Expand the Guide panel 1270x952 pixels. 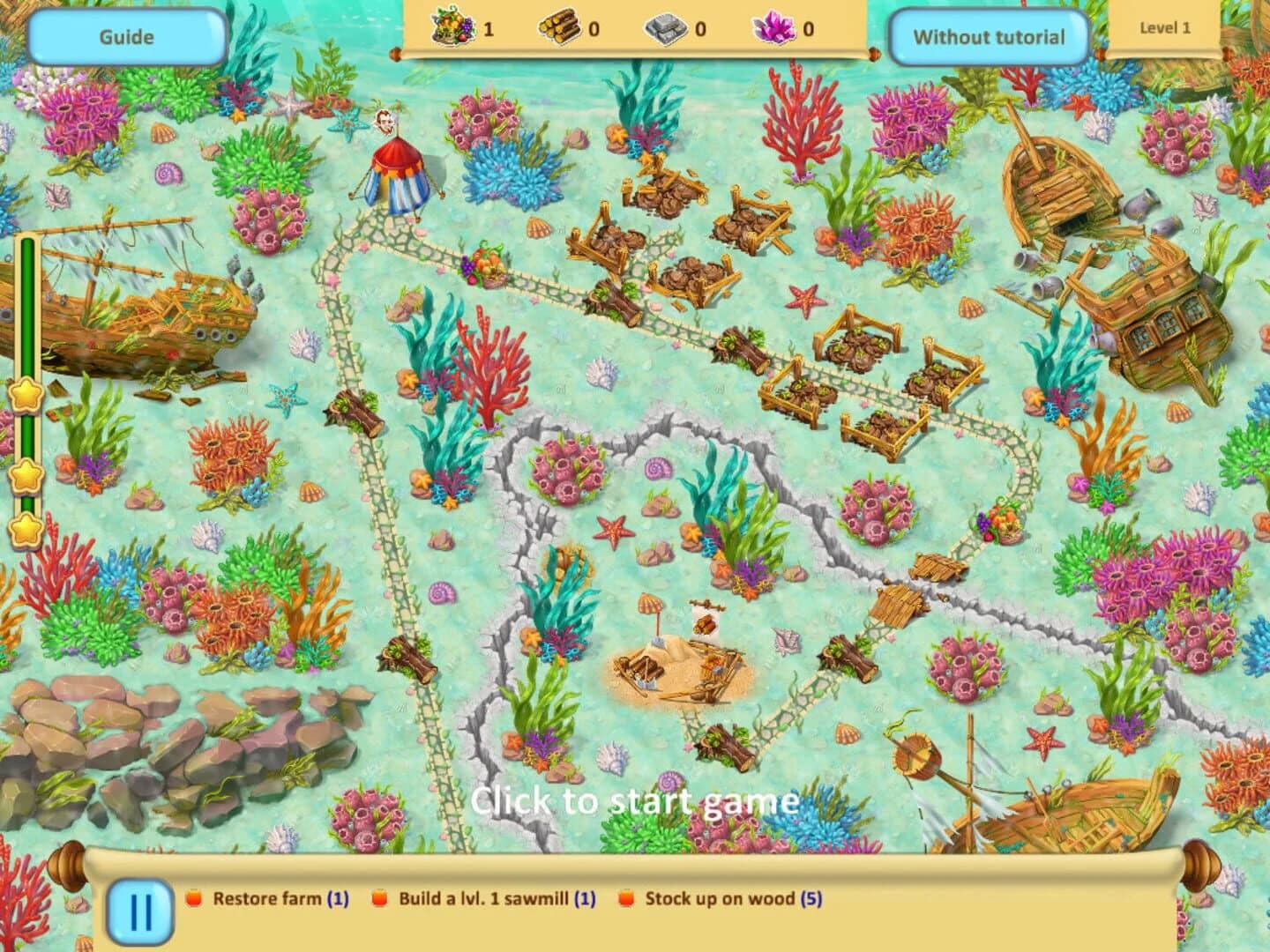click(x=129, y=36)
